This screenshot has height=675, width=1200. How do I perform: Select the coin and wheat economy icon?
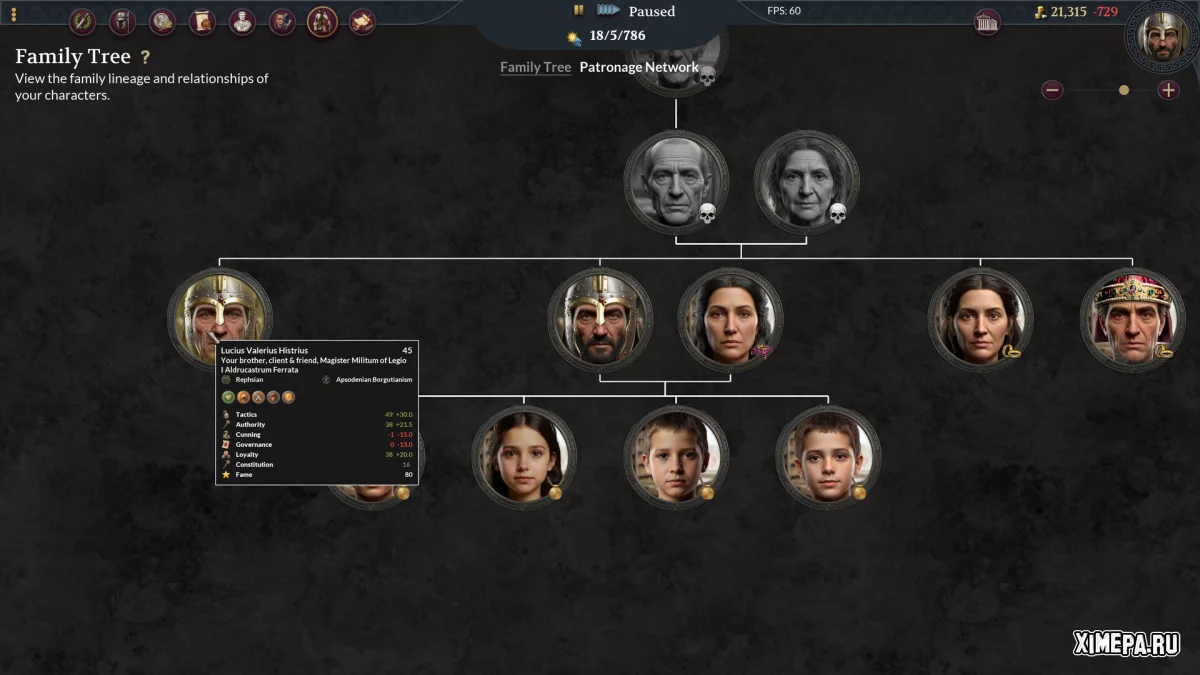162,21
